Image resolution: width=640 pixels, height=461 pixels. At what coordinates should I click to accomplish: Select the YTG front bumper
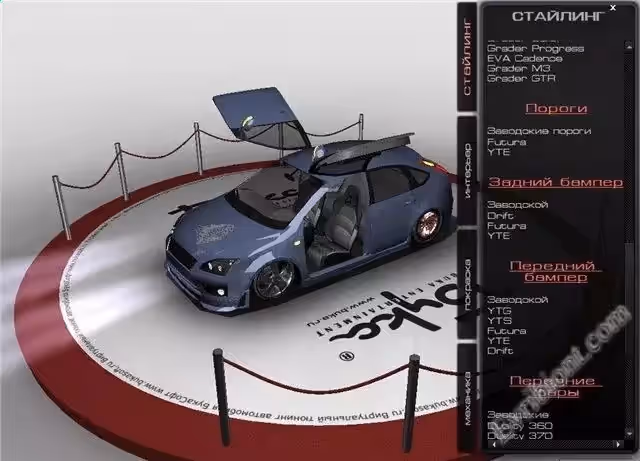[x=499, y=309]
